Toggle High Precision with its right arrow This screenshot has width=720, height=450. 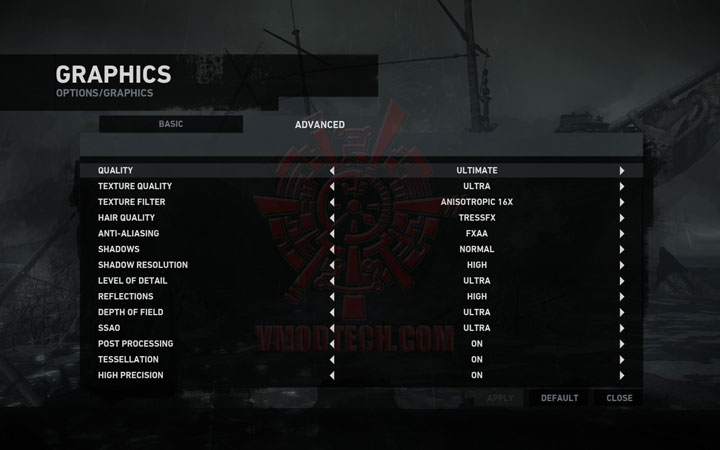click(622, 376)
